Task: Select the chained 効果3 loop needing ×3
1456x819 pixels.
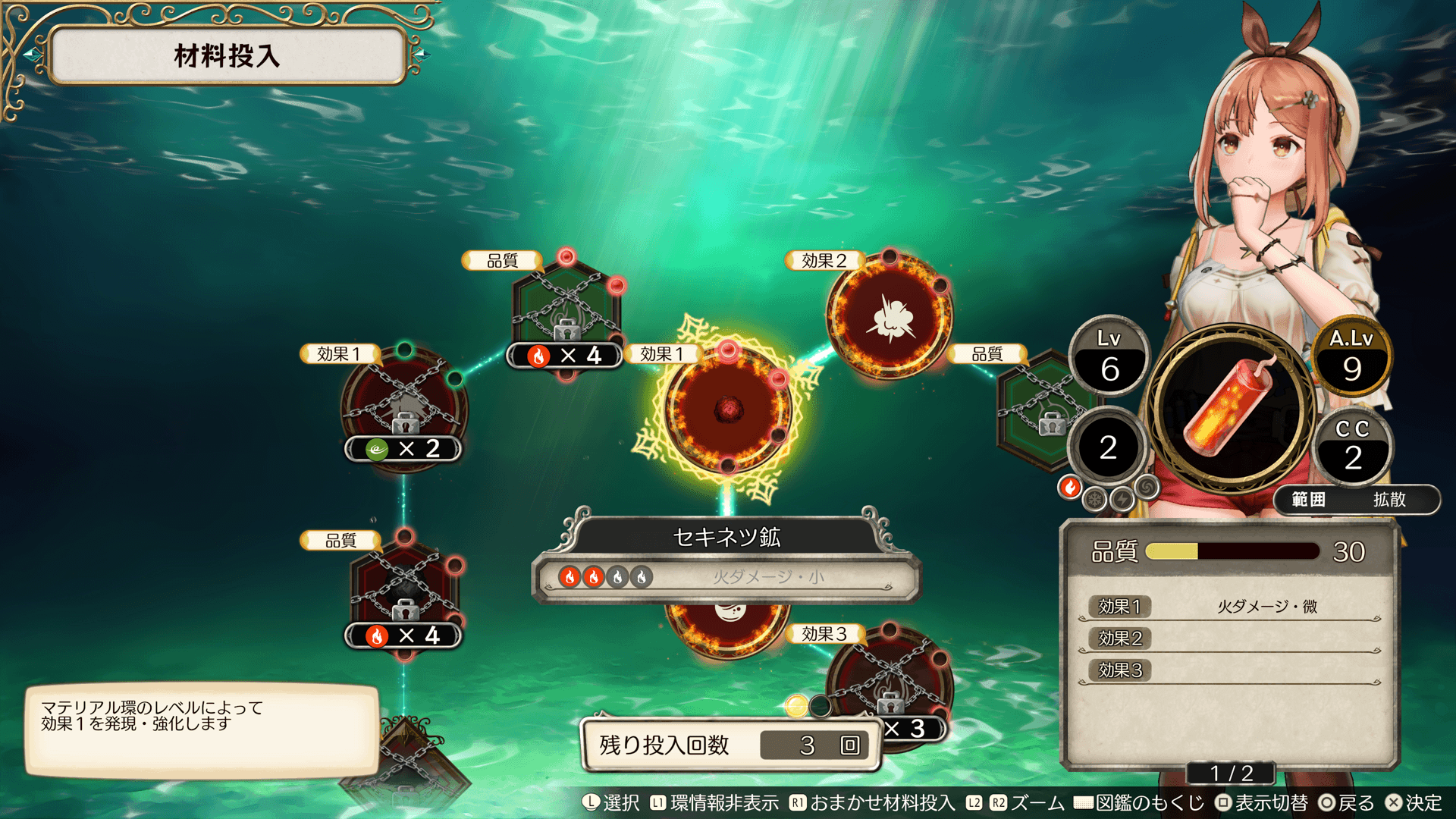Action: [x=889, y=679]
